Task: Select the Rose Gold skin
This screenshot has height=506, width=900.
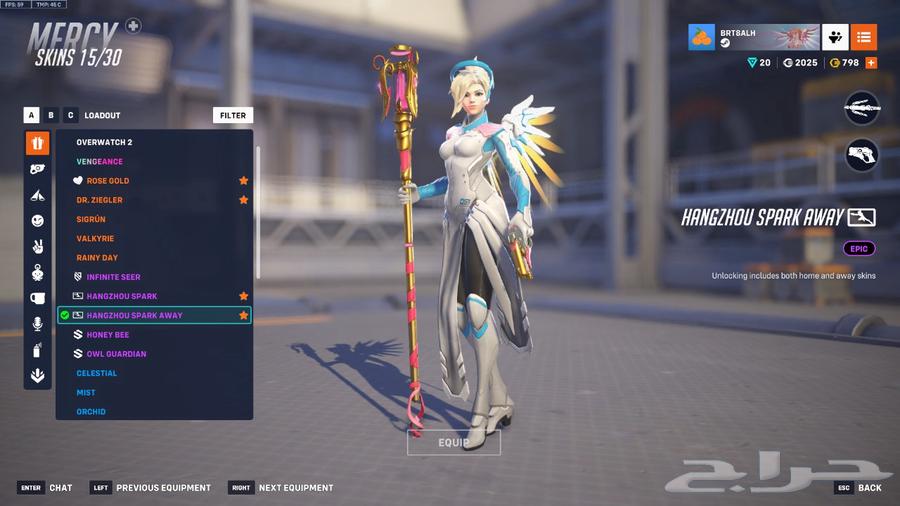Action: click(108, 181)
